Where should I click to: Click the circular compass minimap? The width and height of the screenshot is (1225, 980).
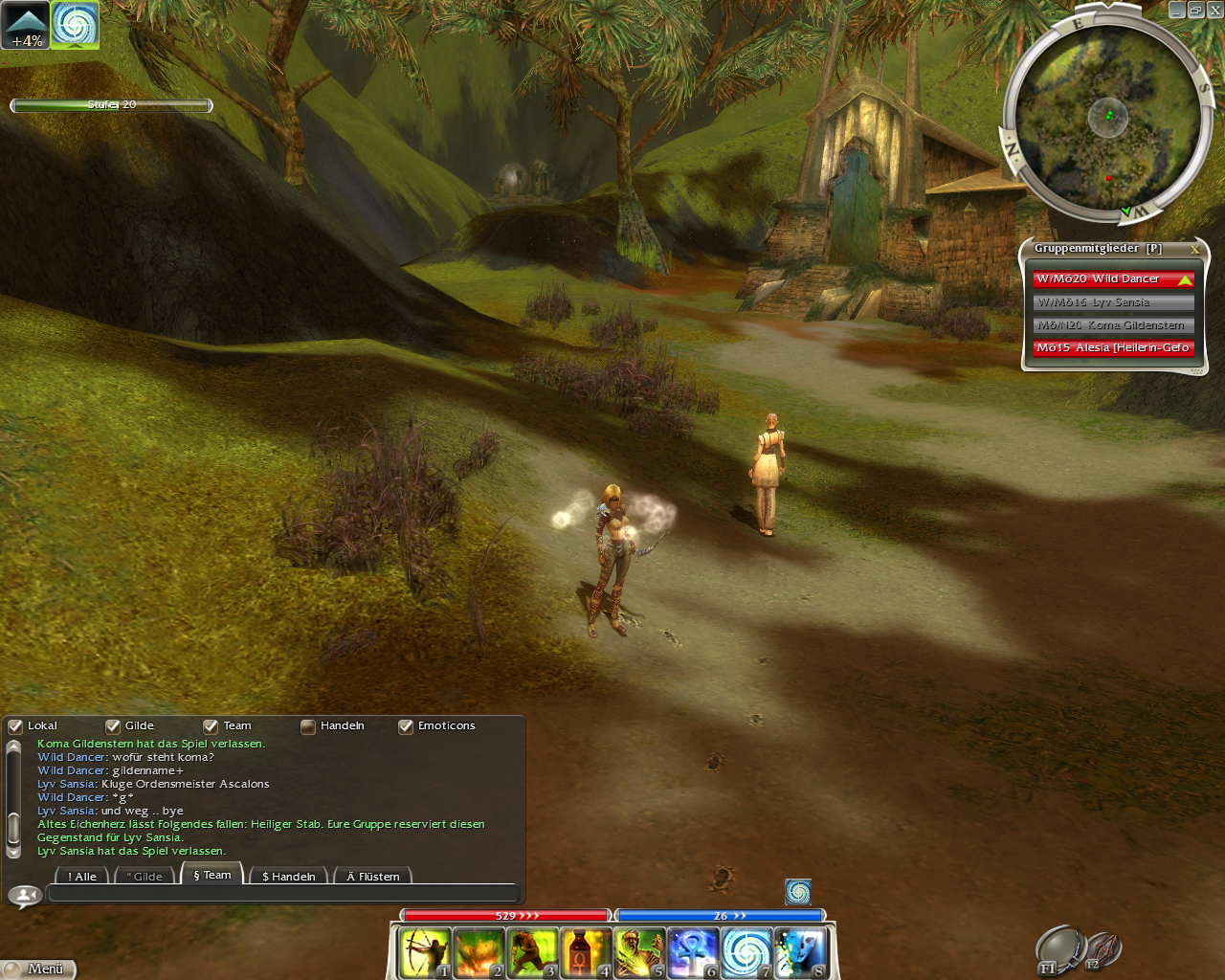point(1107,119)
